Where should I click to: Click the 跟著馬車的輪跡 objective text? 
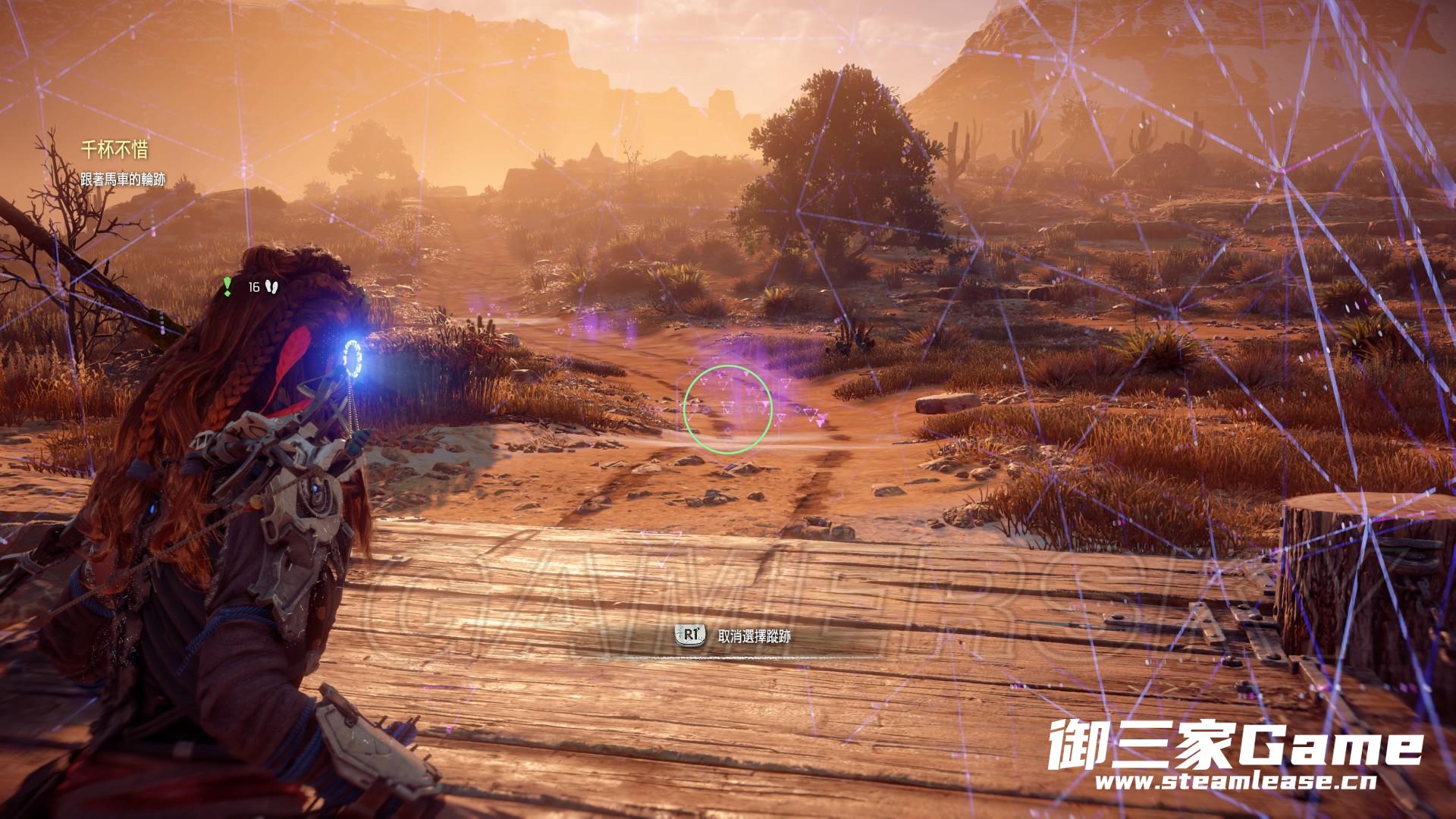(123, 180)
